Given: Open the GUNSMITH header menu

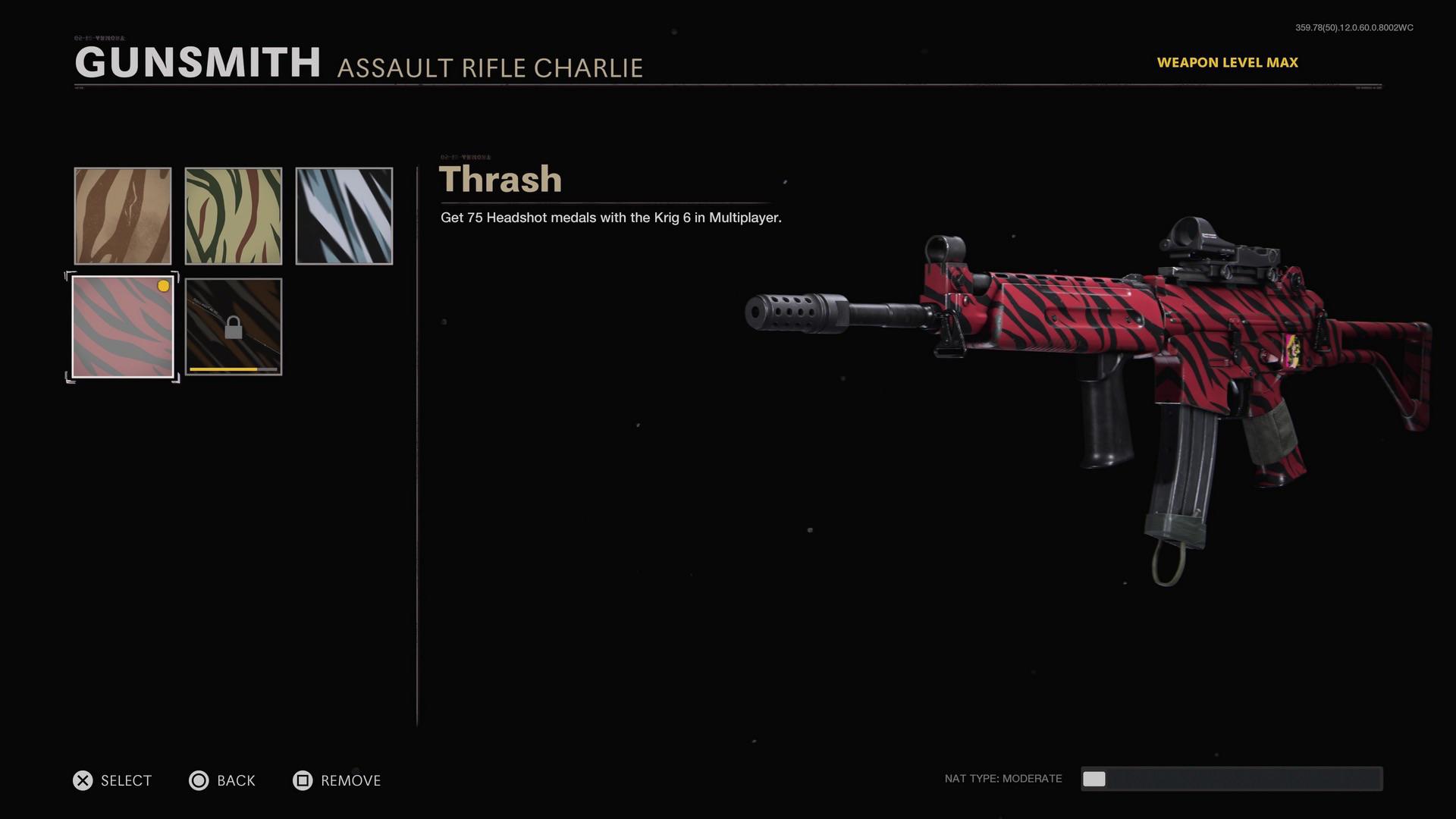Looking at the screenshot, I should [x=199, y=63].
